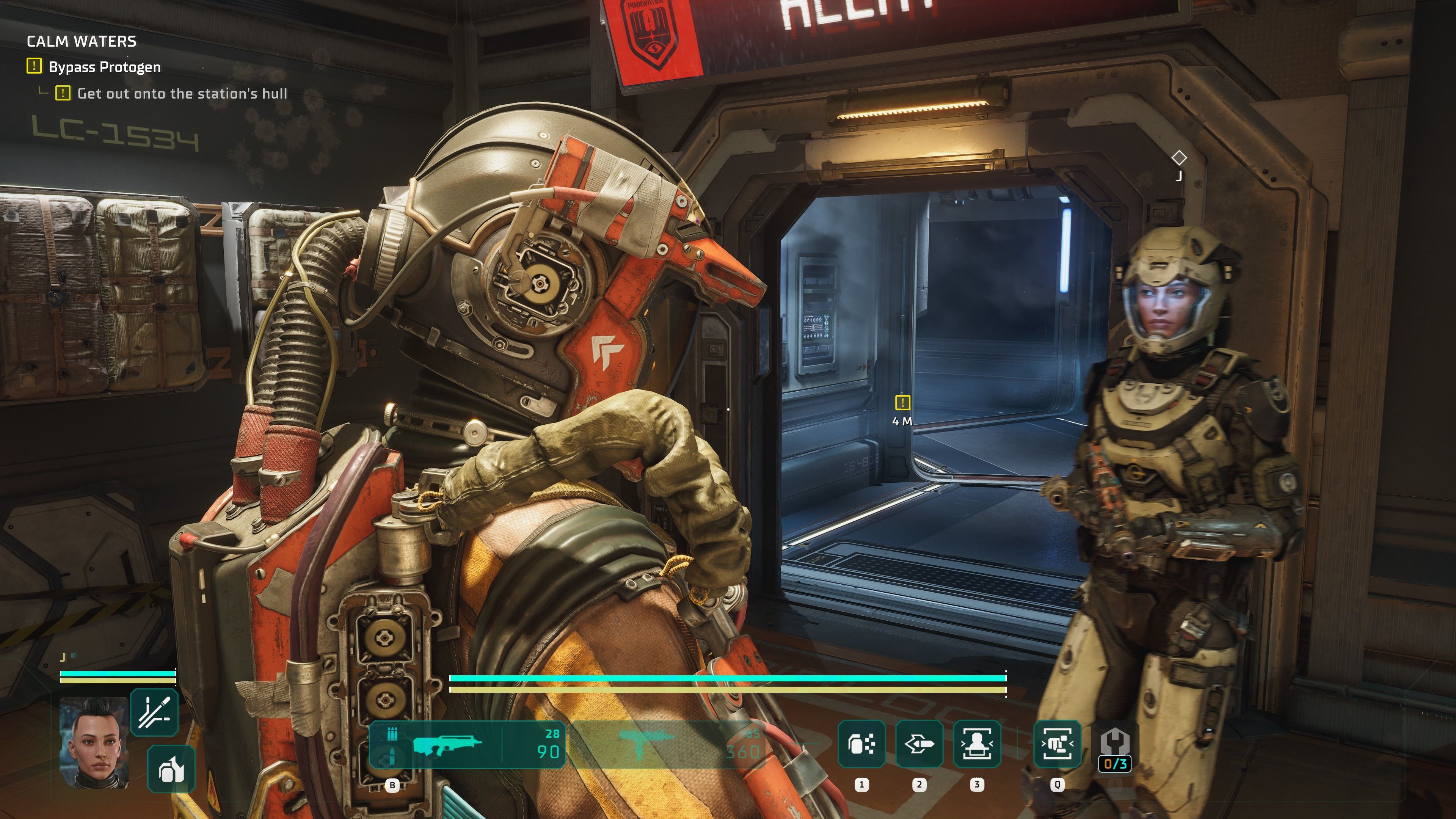Viewport: 1456px width, 819px height.
Task: Click the yellow objective waypoint marker
Action: tap(903, 402)
